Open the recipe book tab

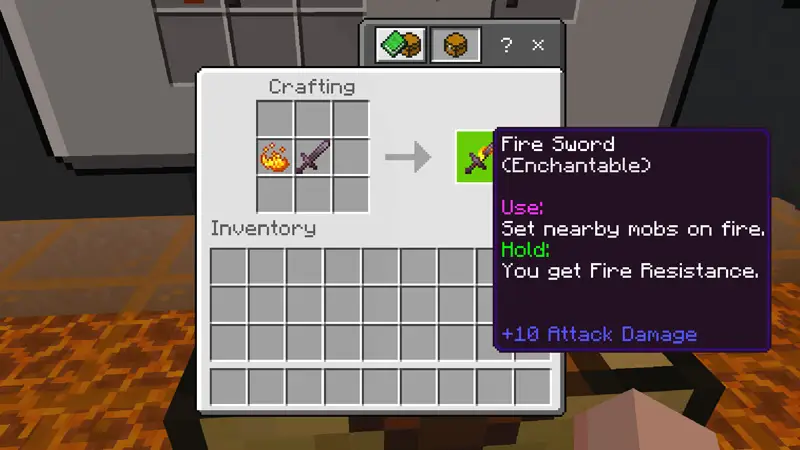(400, 45)
